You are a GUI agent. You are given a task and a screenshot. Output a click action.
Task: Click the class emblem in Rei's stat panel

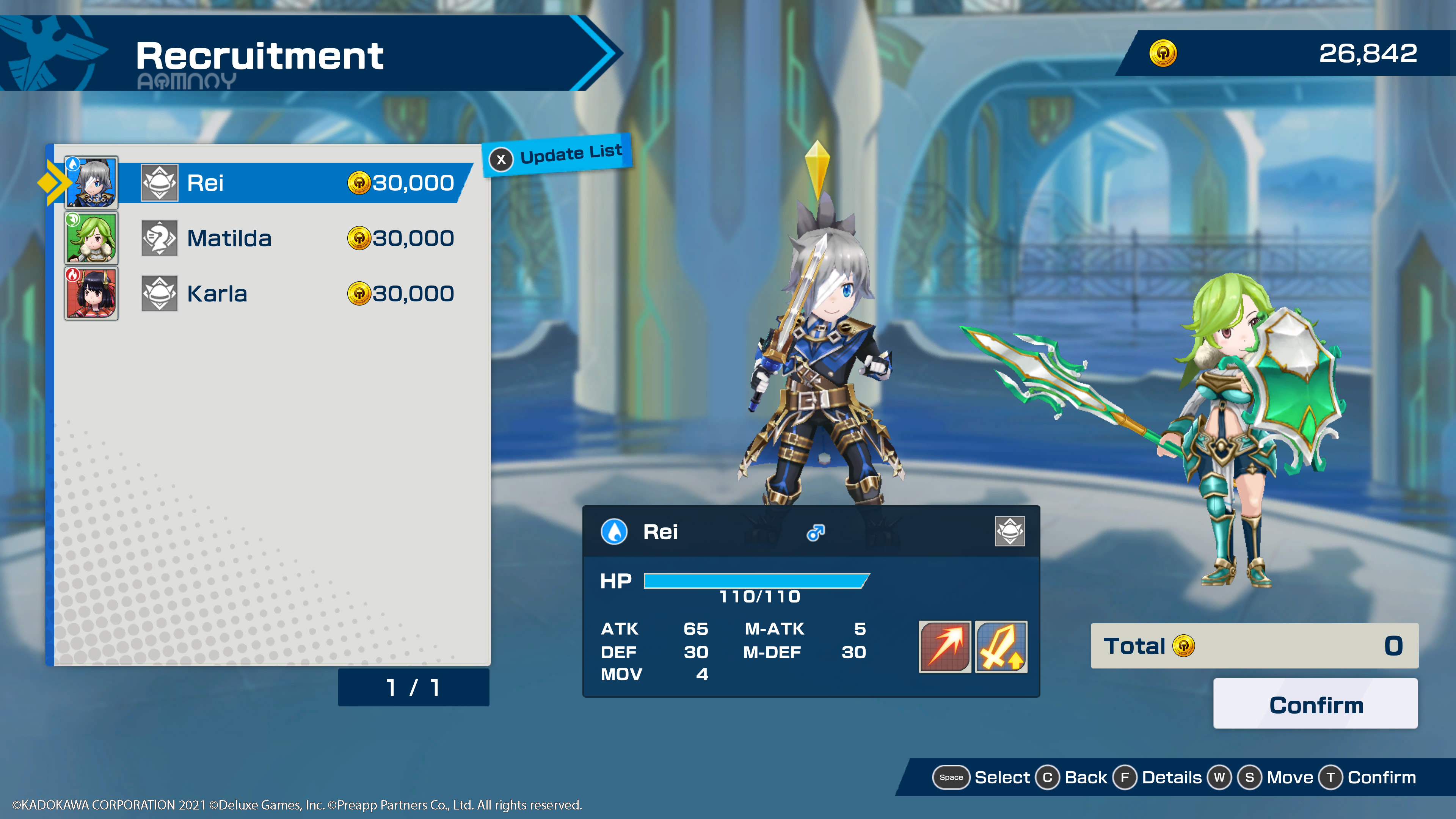1009,531
